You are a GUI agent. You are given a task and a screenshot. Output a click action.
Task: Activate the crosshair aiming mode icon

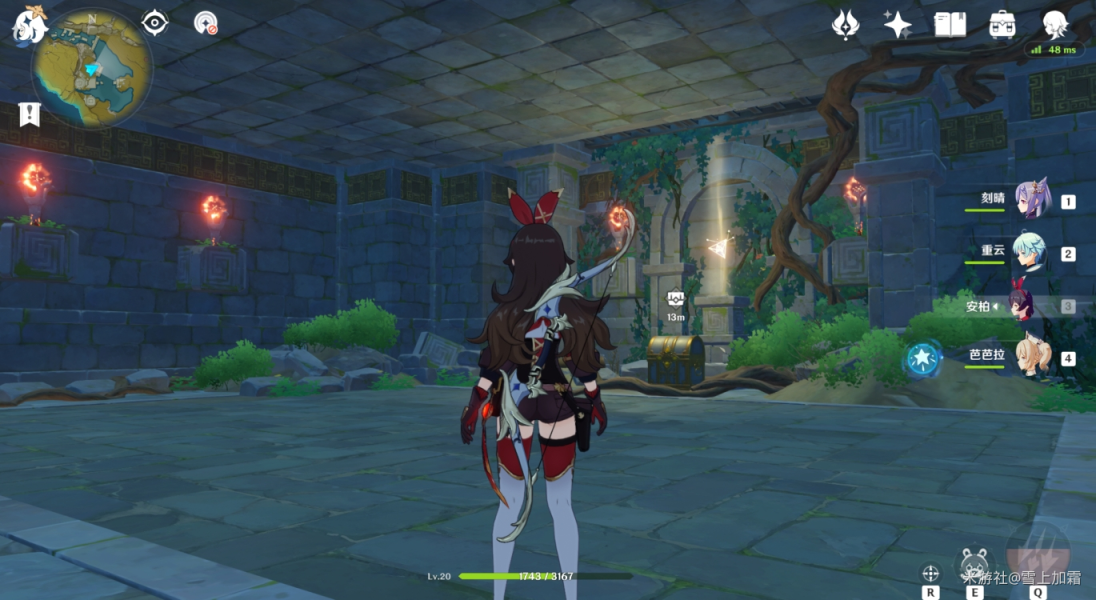[930, 573]
